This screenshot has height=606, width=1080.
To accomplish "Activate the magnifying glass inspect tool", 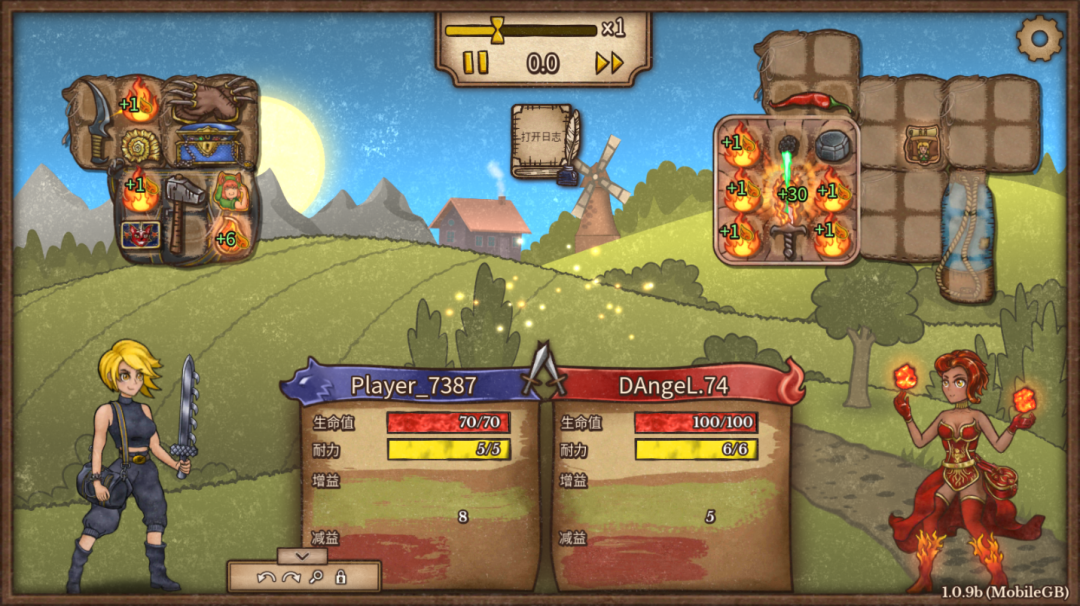I will click(x=316, y=577).
